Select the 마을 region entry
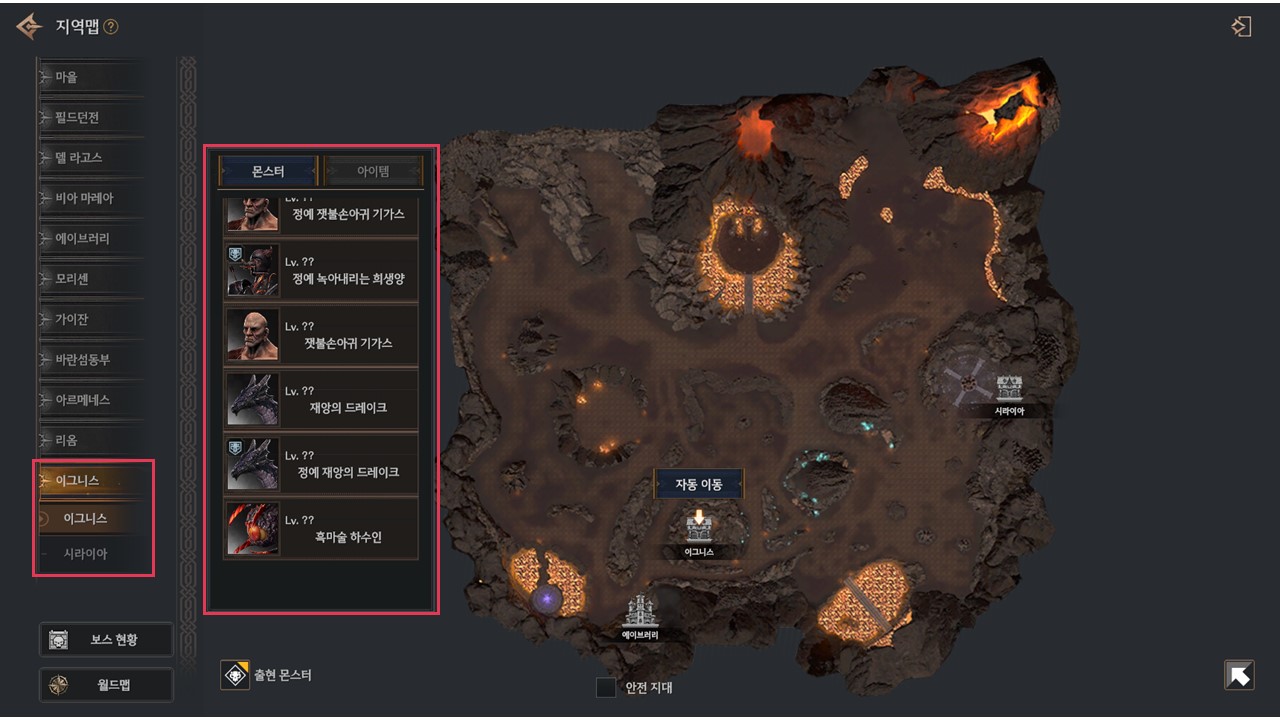This screenshot has width=1280, height=720. [x=90, y=77]
